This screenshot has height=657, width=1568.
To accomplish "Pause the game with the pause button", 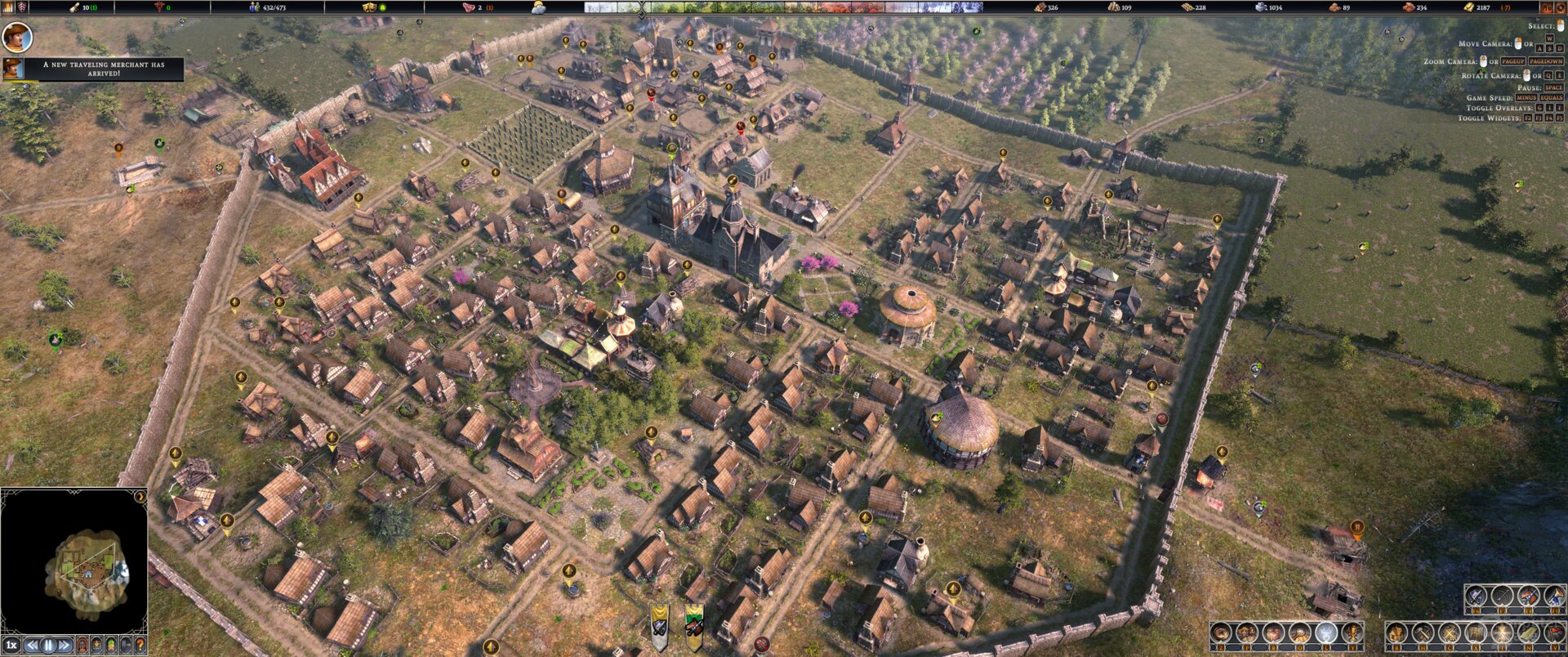I will click(x=48, y=646).
